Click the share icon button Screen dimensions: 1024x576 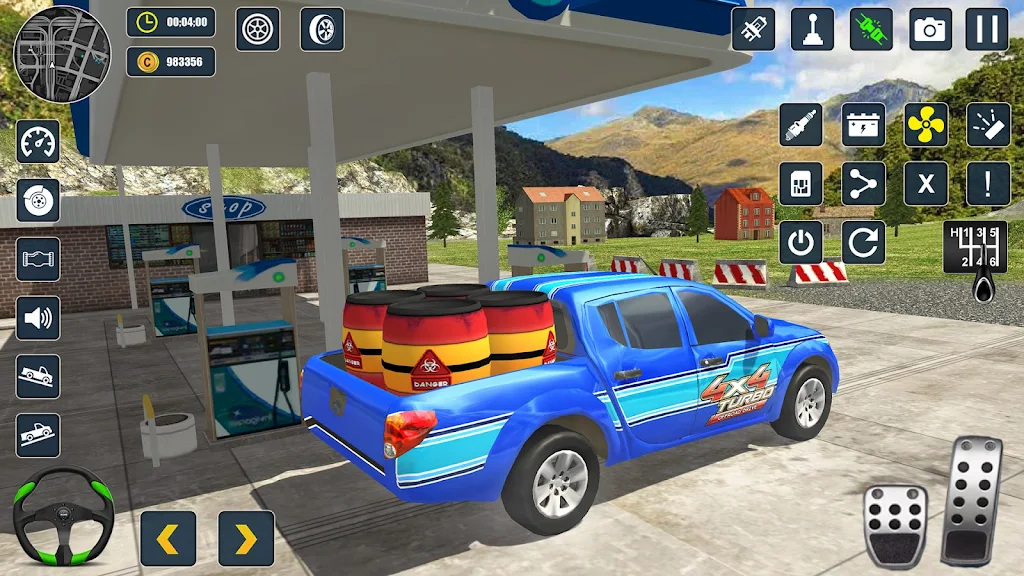coord(863,184)
